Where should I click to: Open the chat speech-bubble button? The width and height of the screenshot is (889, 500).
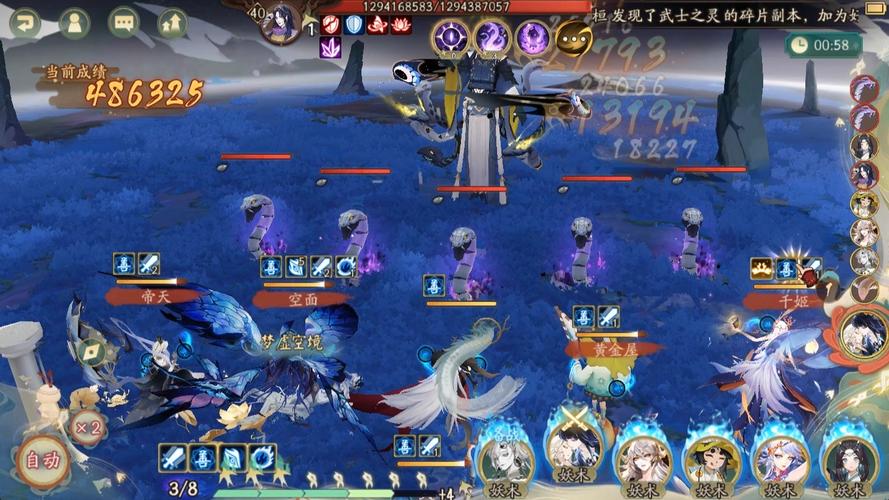click(123, 23)
